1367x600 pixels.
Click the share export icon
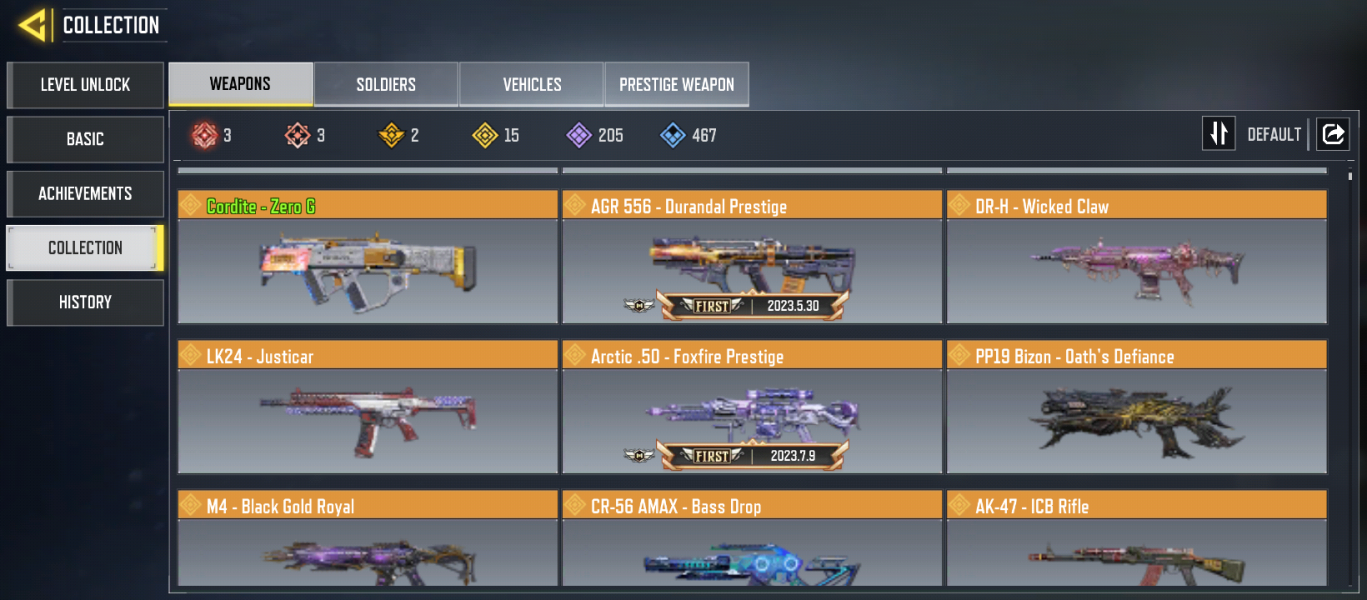click(1333, 134)
